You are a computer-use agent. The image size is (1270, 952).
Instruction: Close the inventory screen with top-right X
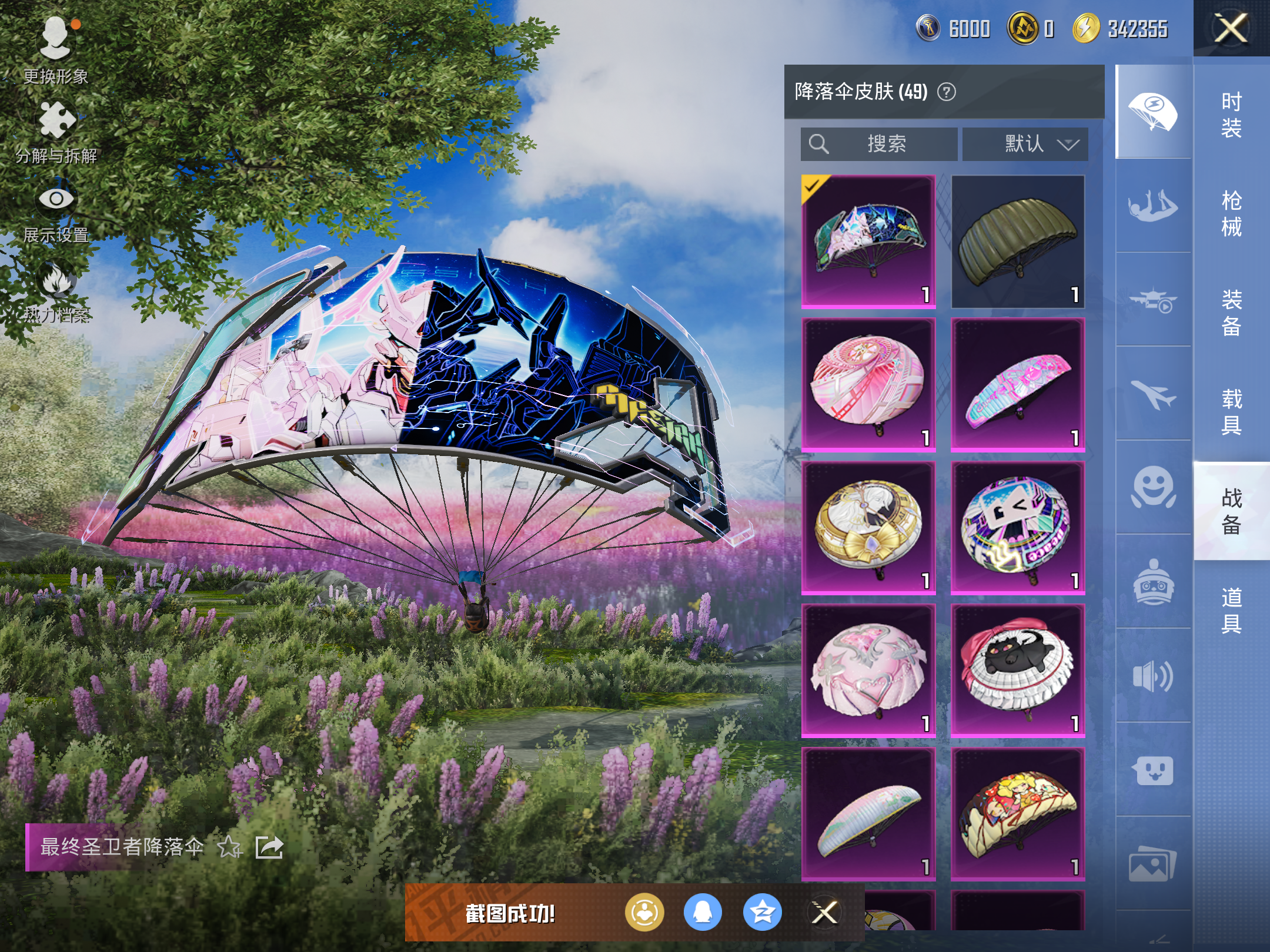(1231, 28)
